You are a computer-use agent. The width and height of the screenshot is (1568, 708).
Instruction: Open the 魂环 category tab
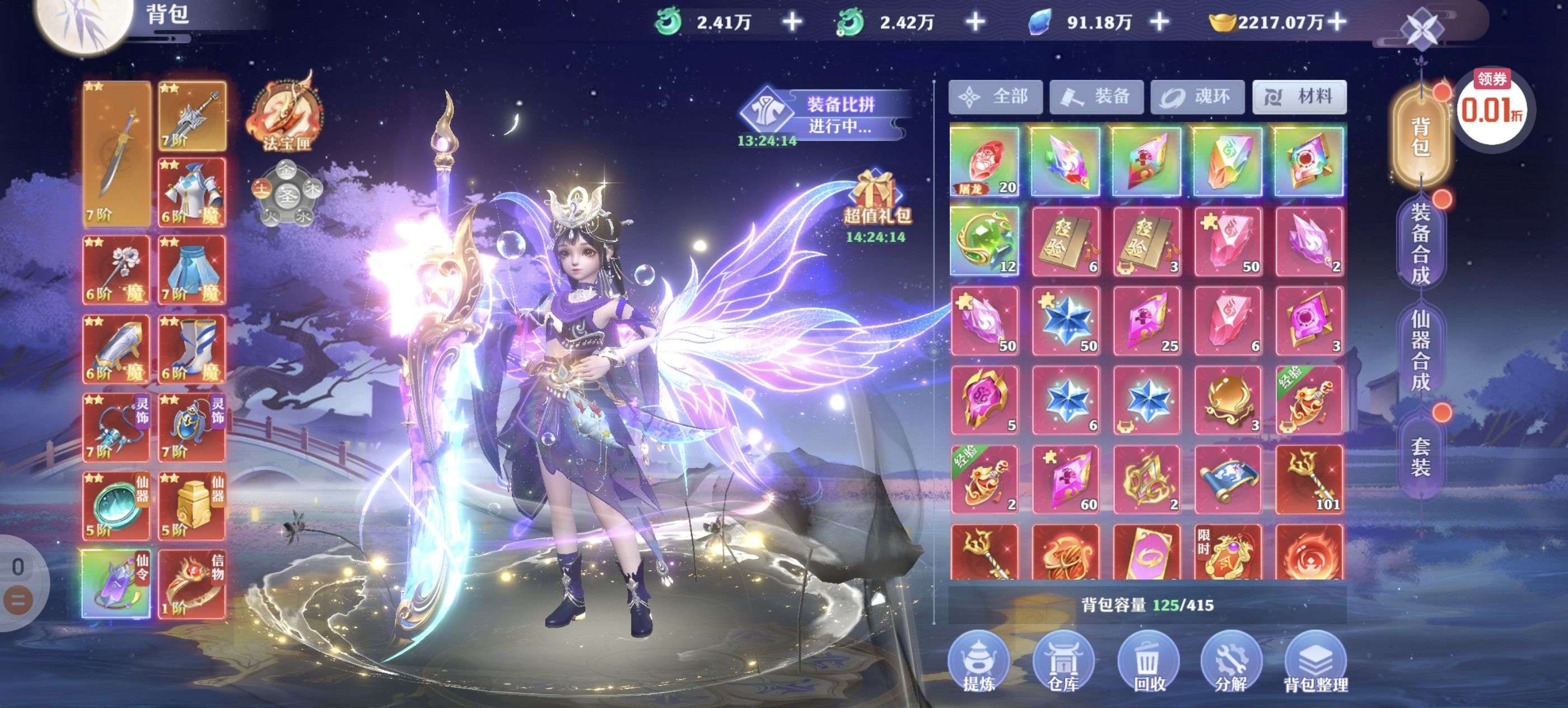pyautogui.click(x=1197, y=97)
